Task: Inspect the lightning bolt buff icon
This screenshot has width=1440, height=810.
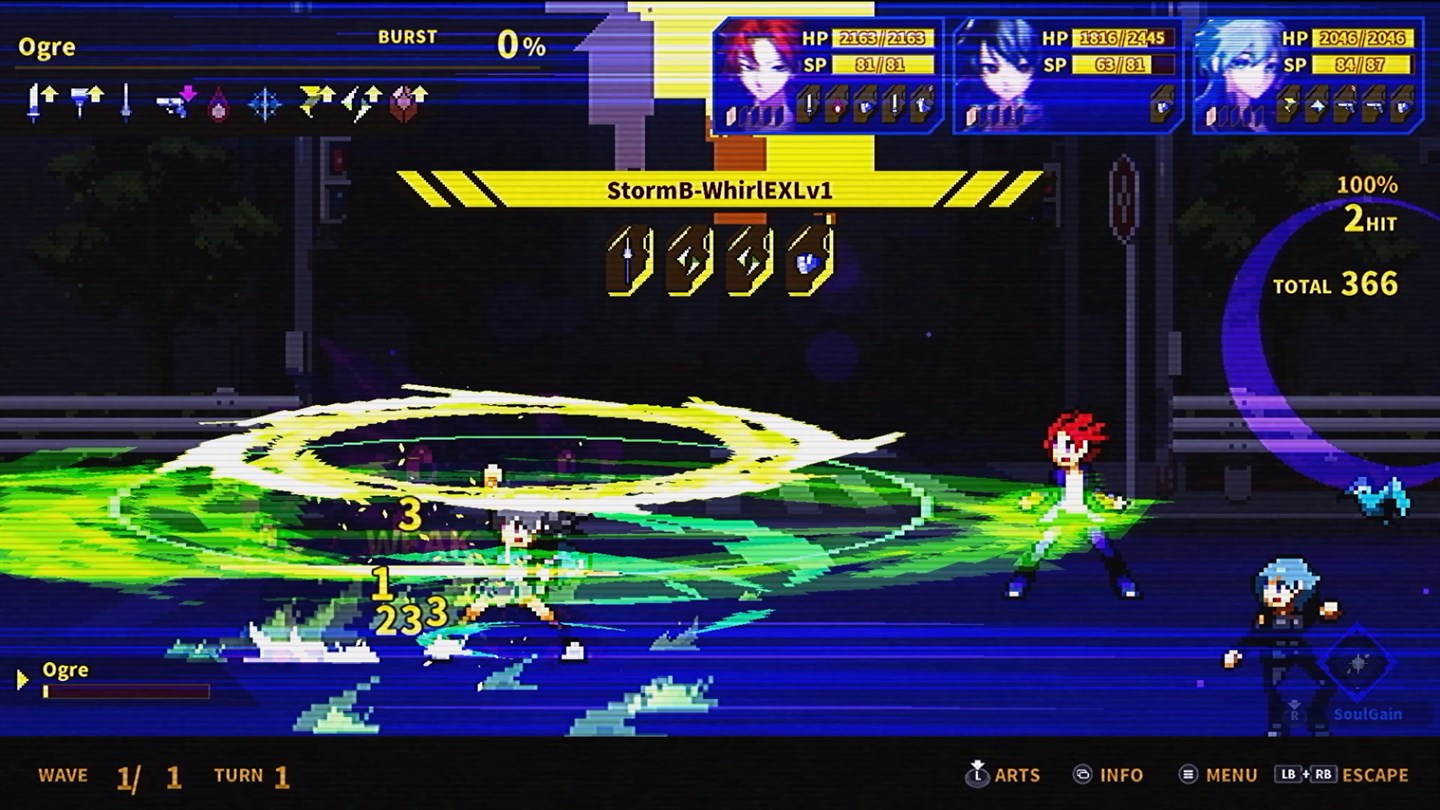Action: [316, 101]
